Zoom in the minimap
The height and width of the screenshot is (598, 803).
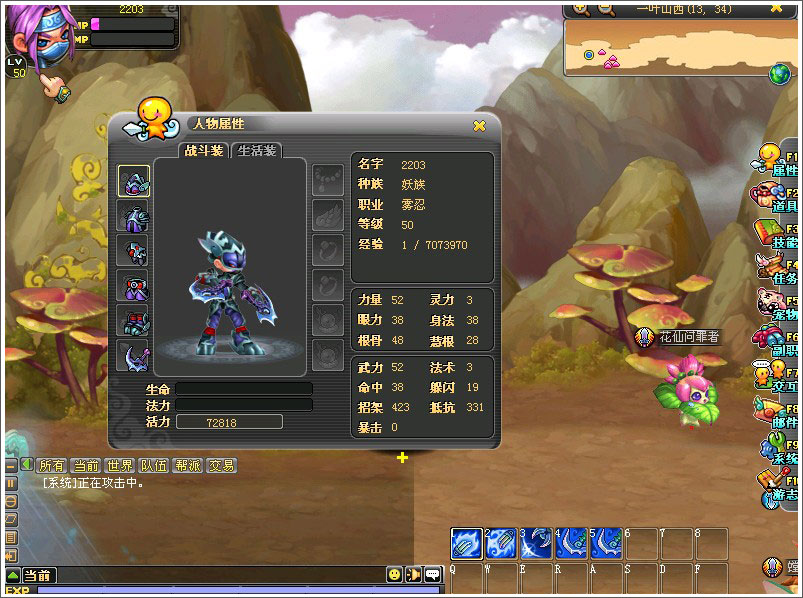tap(581, 10)
